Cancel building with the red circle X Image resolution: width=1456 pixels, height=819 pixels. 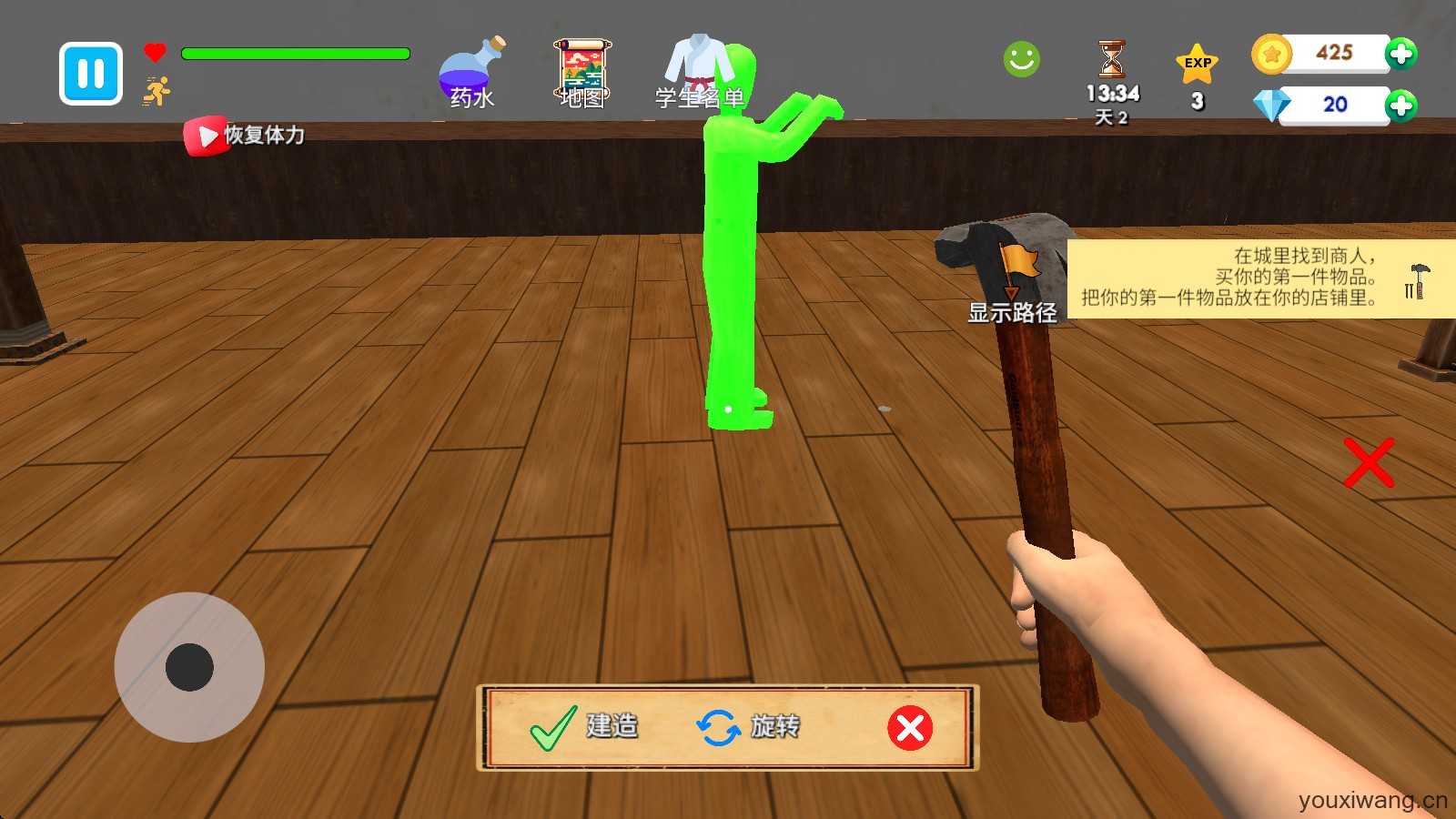tap(910, 728)
